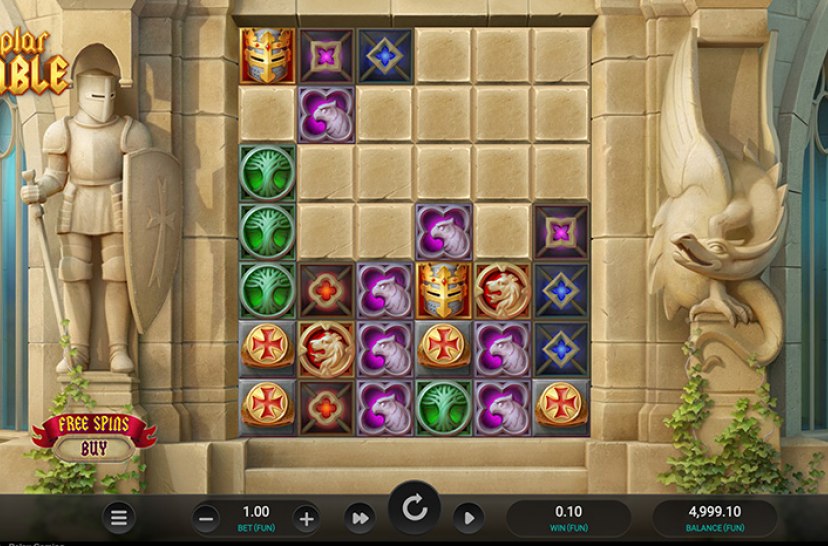
Task: Toggle the fast-forward turbo mode
Action: click(x=358, y=518)
